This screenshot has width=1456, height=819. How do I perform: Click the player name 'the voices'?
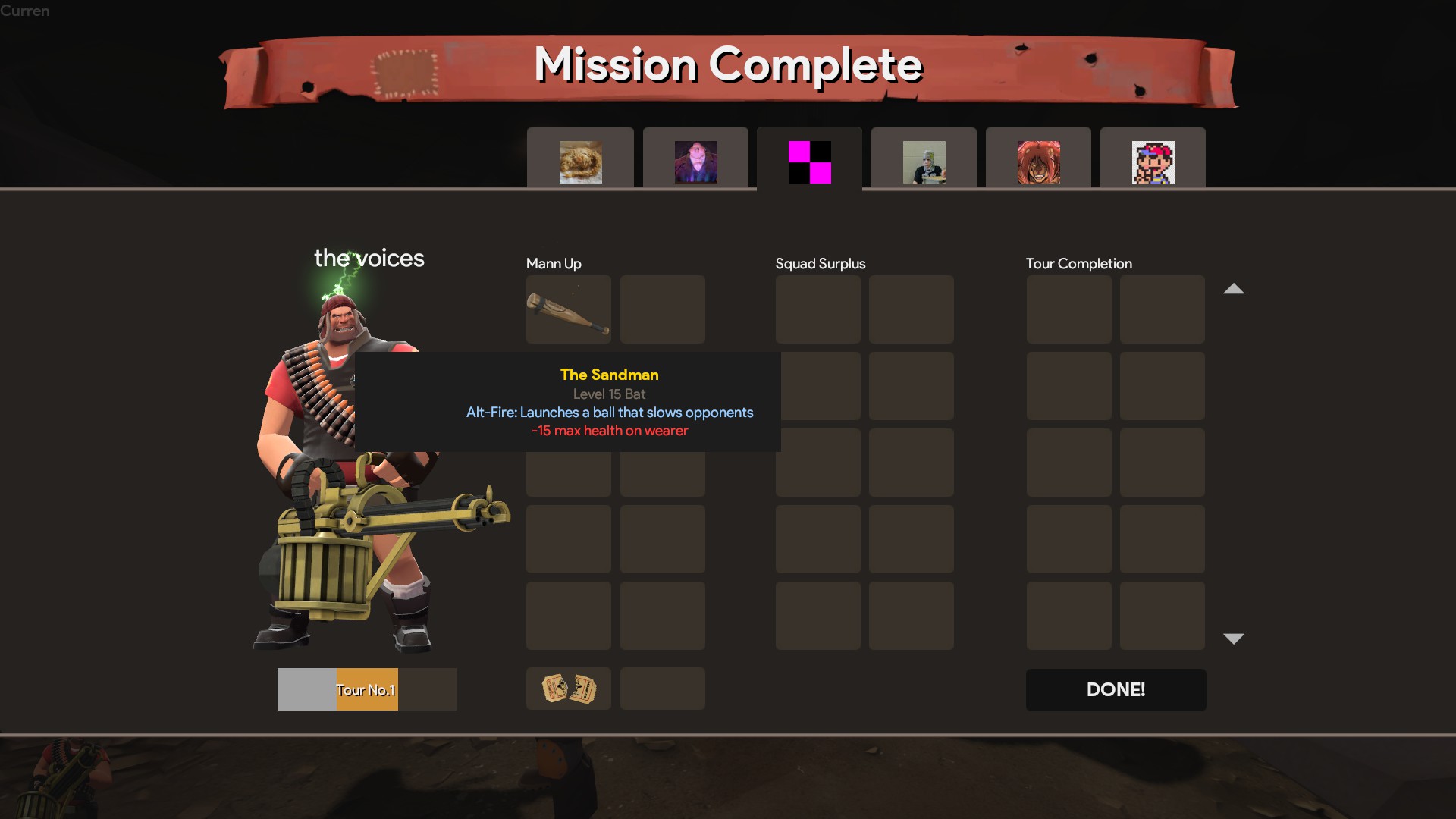coord(369,259)
